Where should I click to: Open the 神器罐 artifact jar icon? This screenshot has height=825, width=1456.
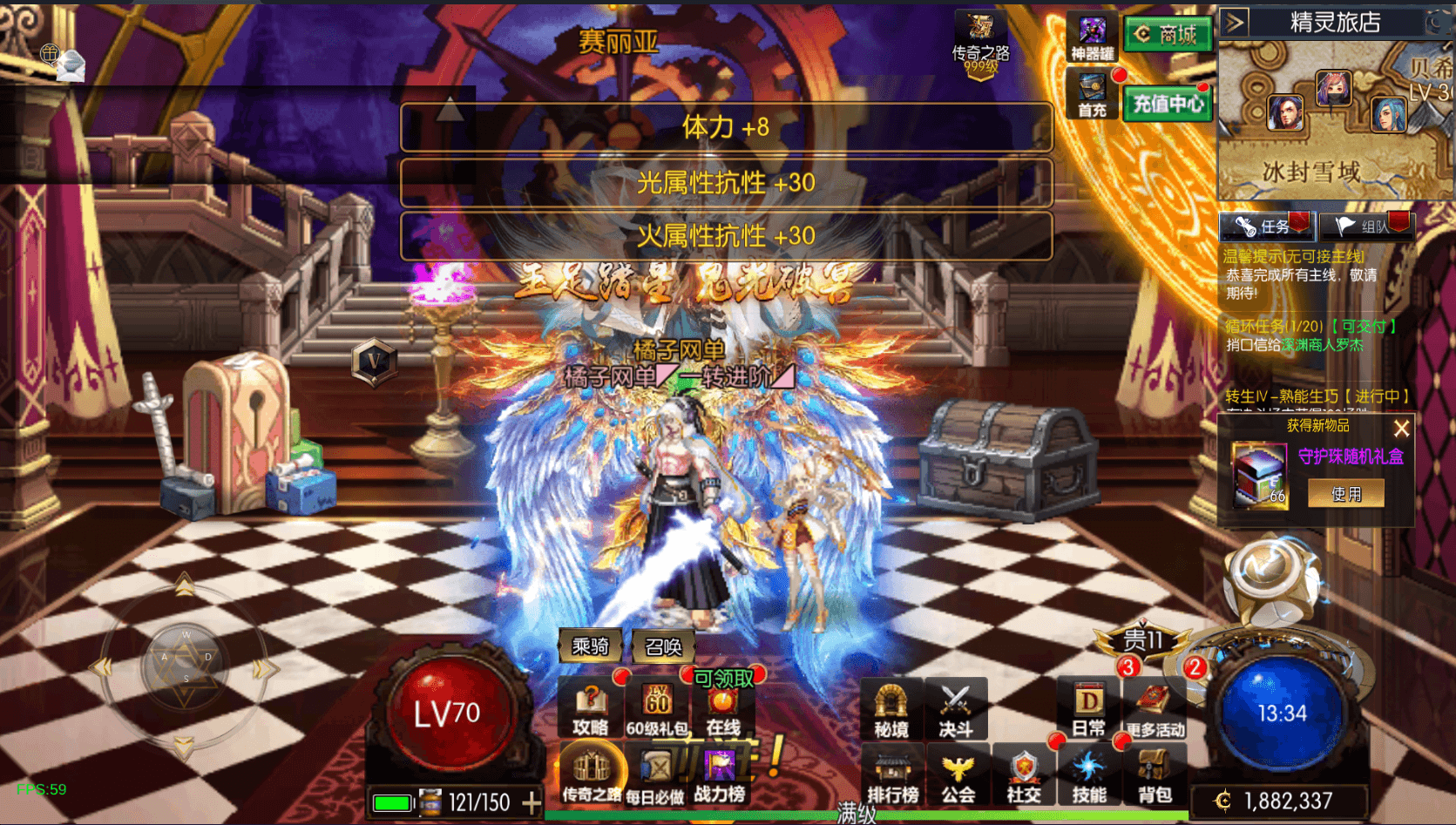[1092, 39]
